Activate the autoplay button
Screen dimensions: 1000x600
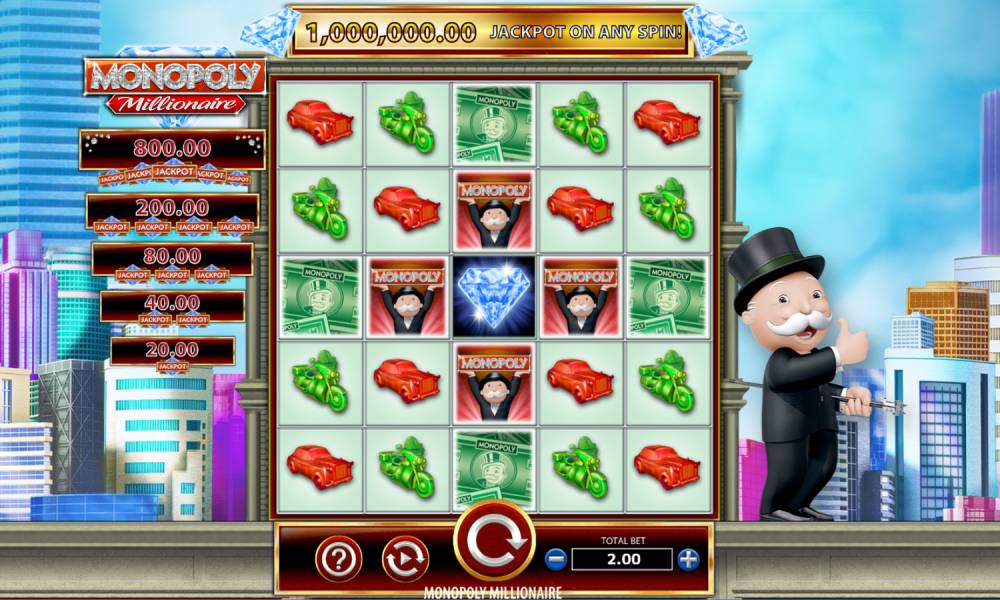405,558
